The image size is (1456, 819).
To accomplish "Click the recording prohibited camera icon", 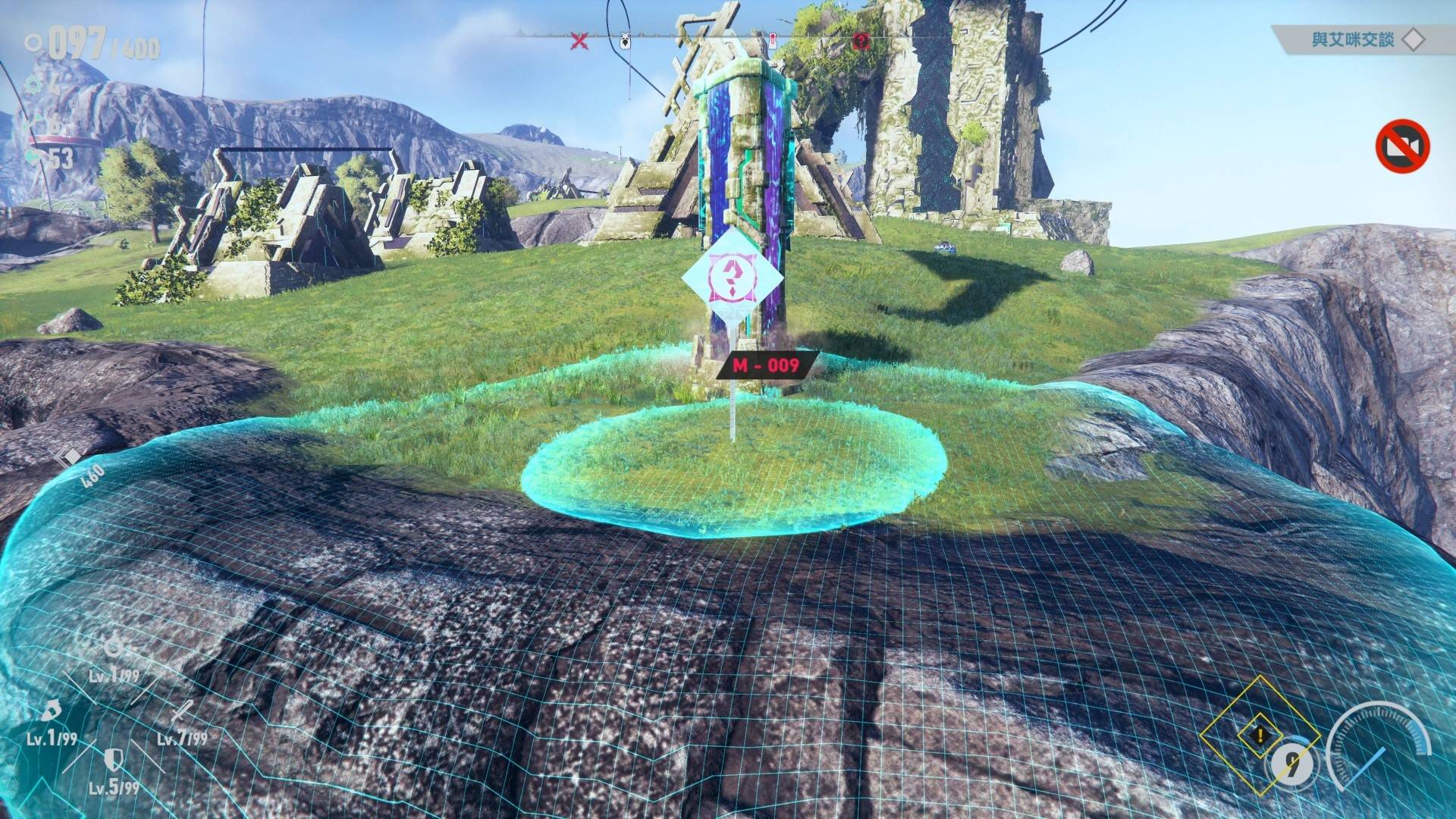I will [1403, 145].
